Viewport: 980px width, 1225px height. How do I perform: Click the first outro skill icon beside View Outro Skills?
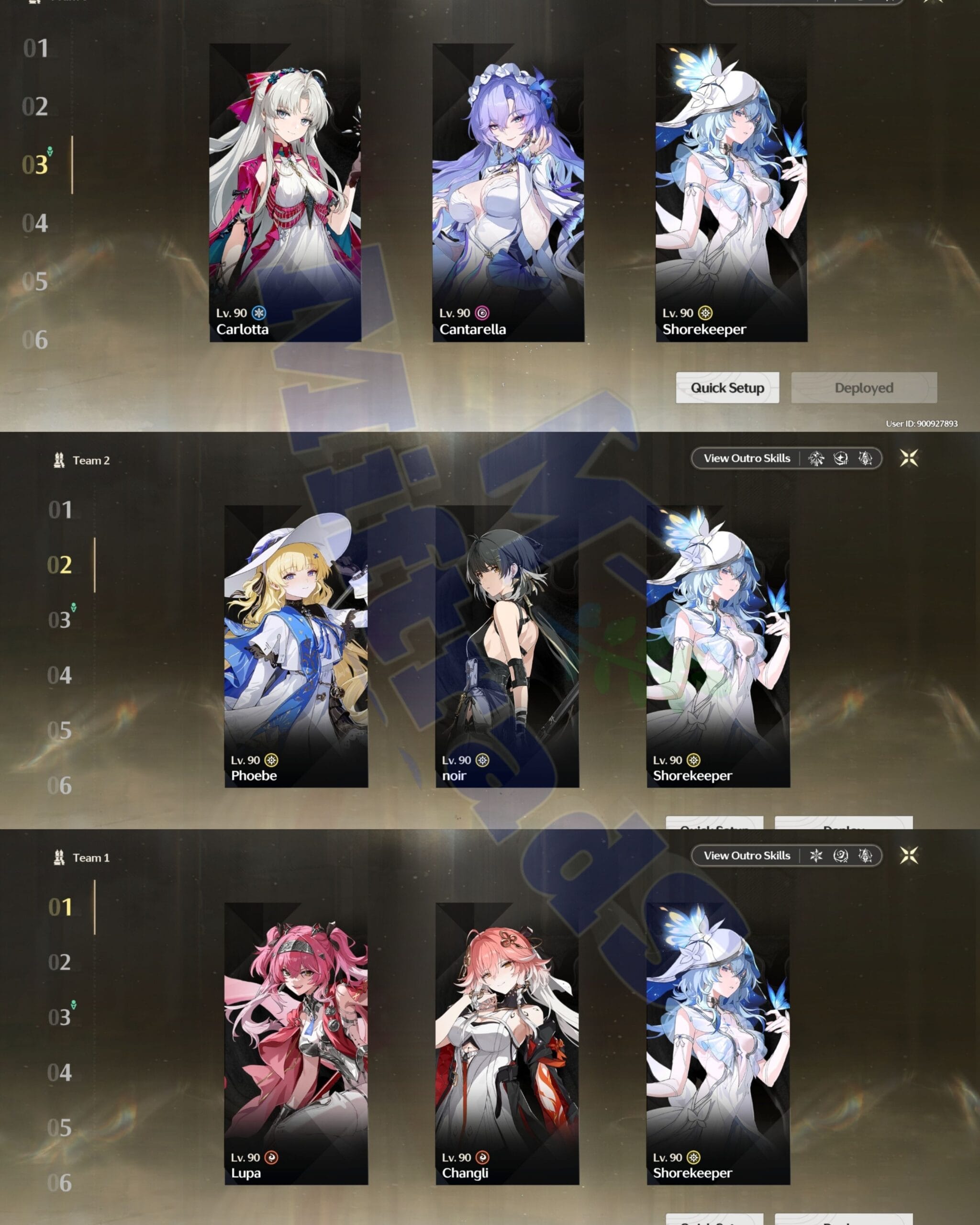(816, 458)
